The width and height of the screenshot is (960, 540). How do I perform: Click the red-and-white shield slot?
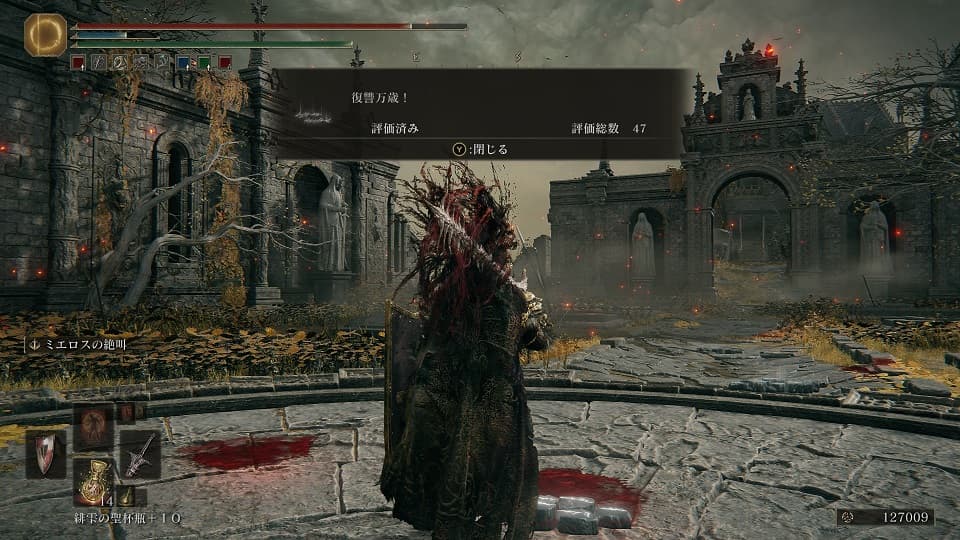click(46, 453)
